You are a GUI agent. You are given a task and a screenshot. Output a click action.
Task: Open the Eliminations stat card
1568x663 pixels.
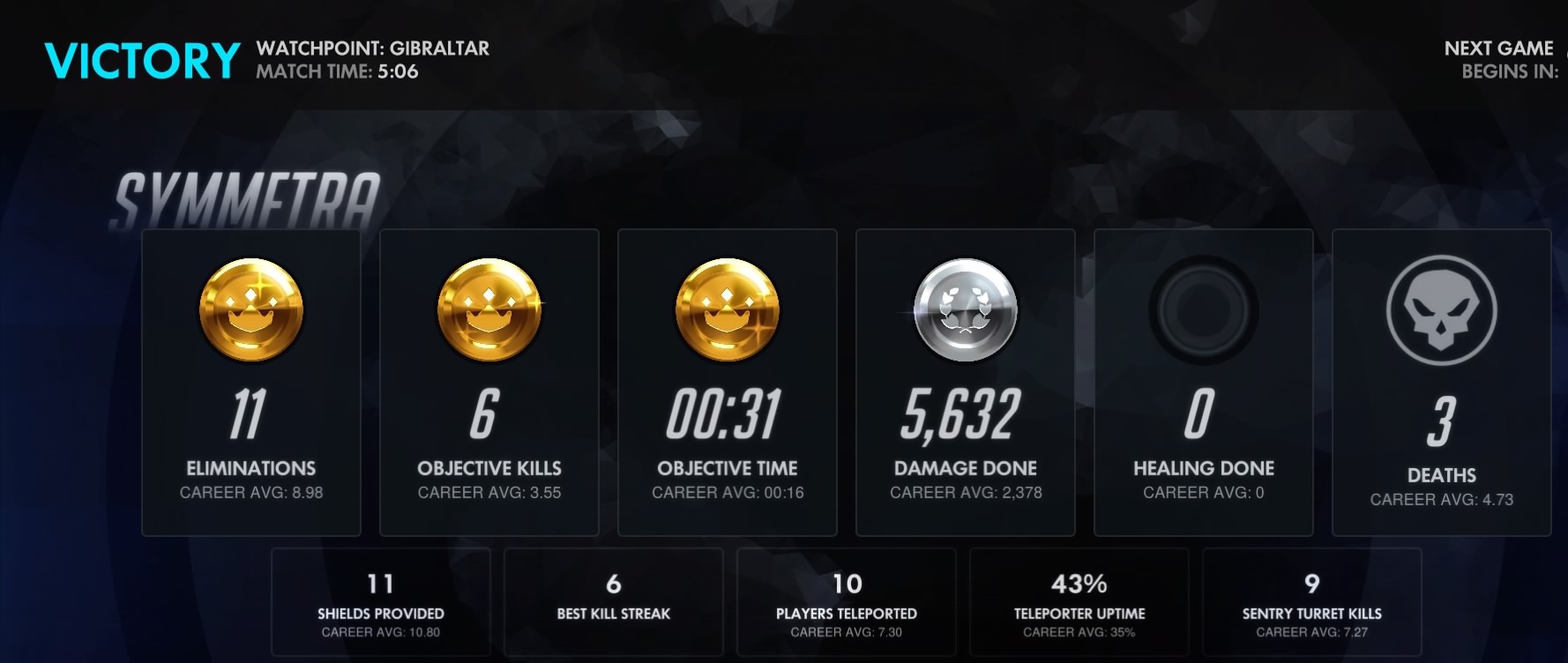[251, 379]
